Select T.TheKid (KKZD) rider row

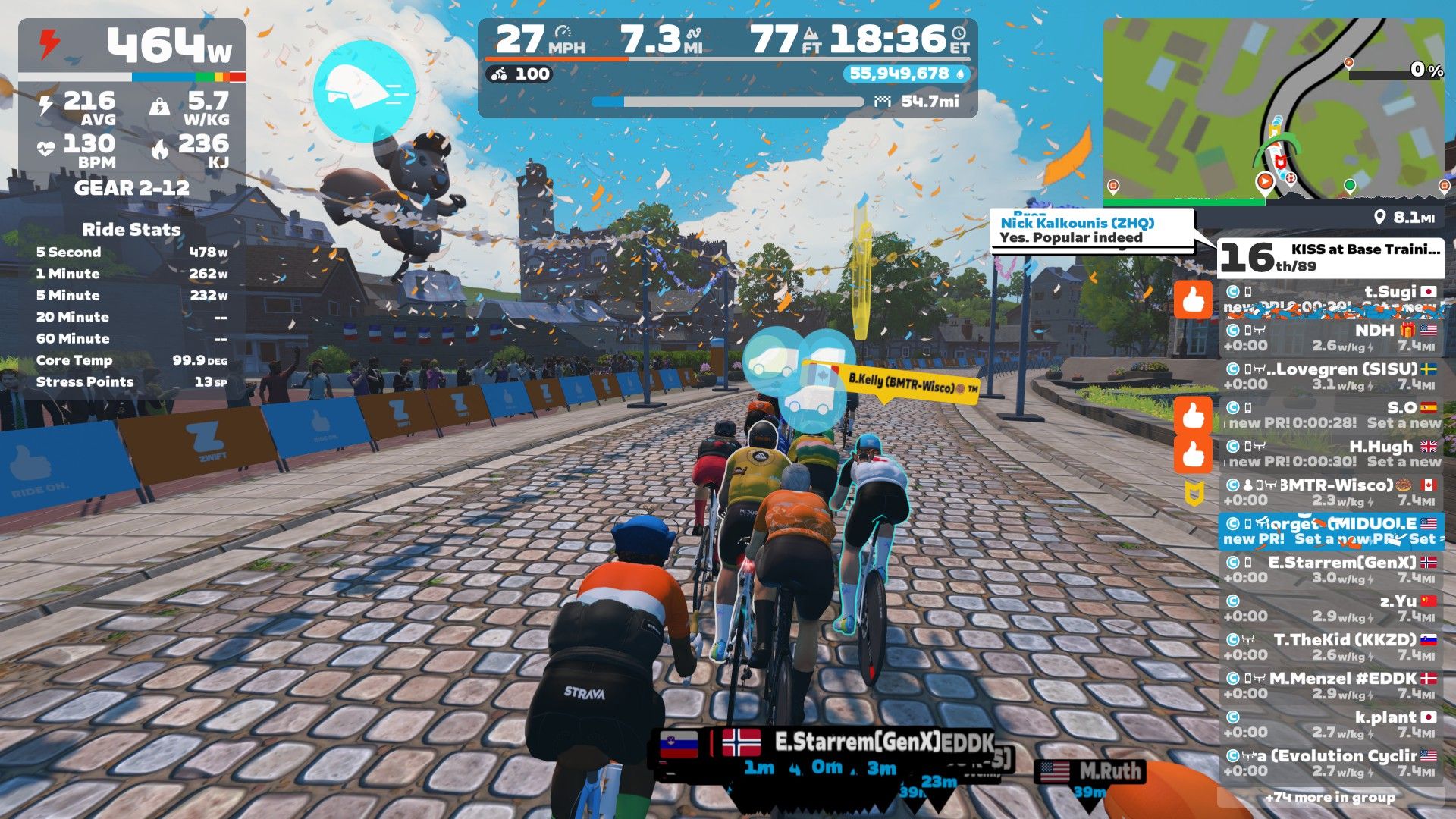click(1331, 648)
